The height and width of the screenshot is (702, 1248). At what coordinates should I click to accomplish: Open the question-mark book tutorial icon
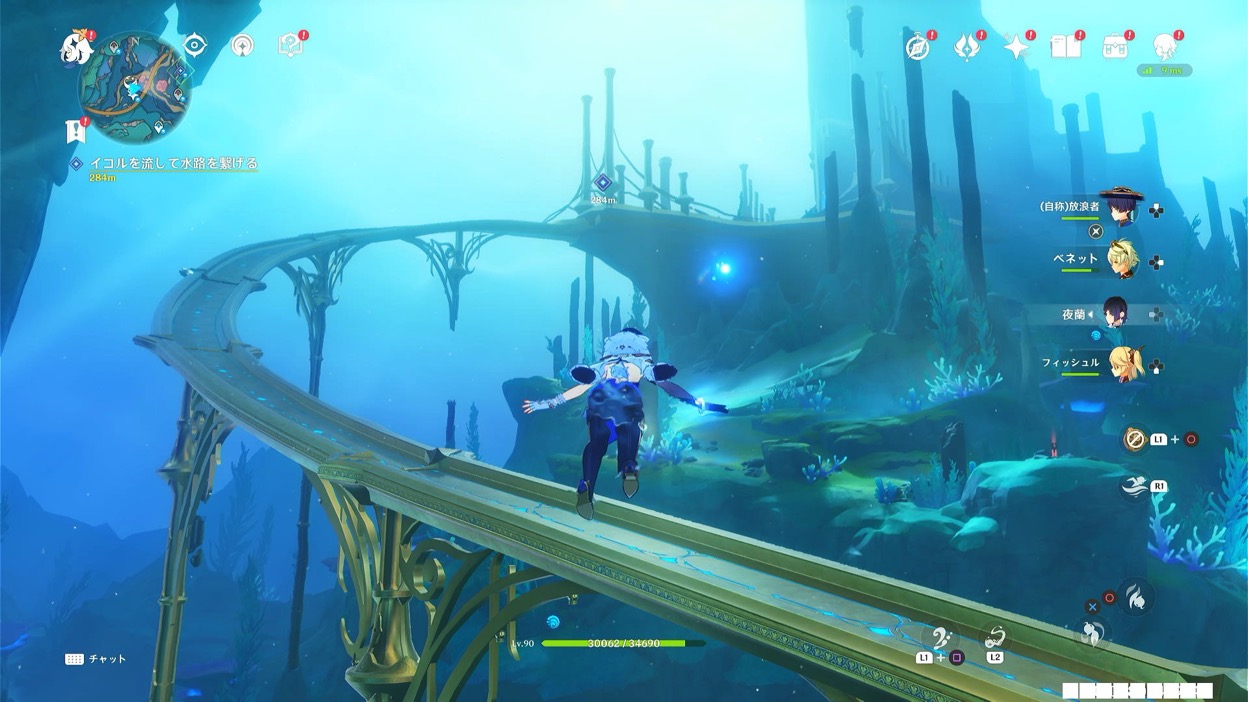pos(290,45)
